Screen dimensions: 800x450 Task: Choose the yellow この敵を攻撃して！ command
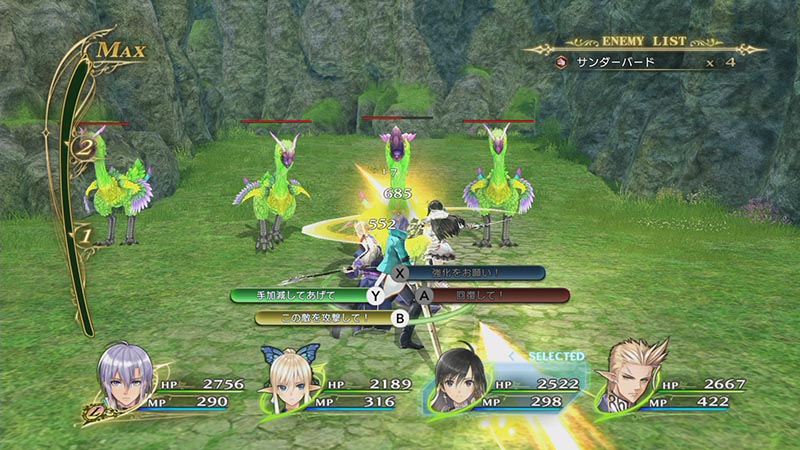pos(320,318)
